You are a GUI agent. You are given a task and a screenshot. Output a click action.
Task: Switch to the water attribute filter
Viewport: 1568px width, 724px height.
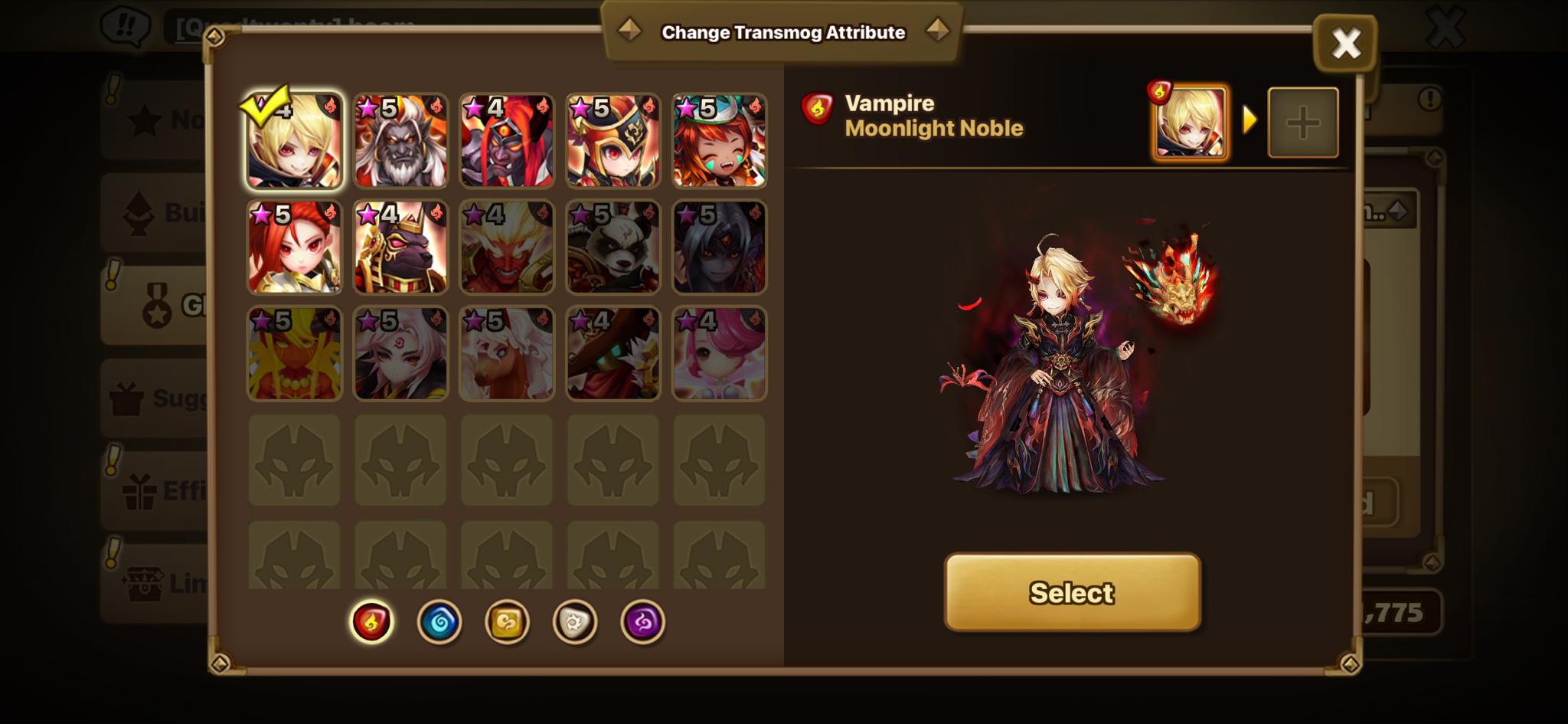point(439,621)
